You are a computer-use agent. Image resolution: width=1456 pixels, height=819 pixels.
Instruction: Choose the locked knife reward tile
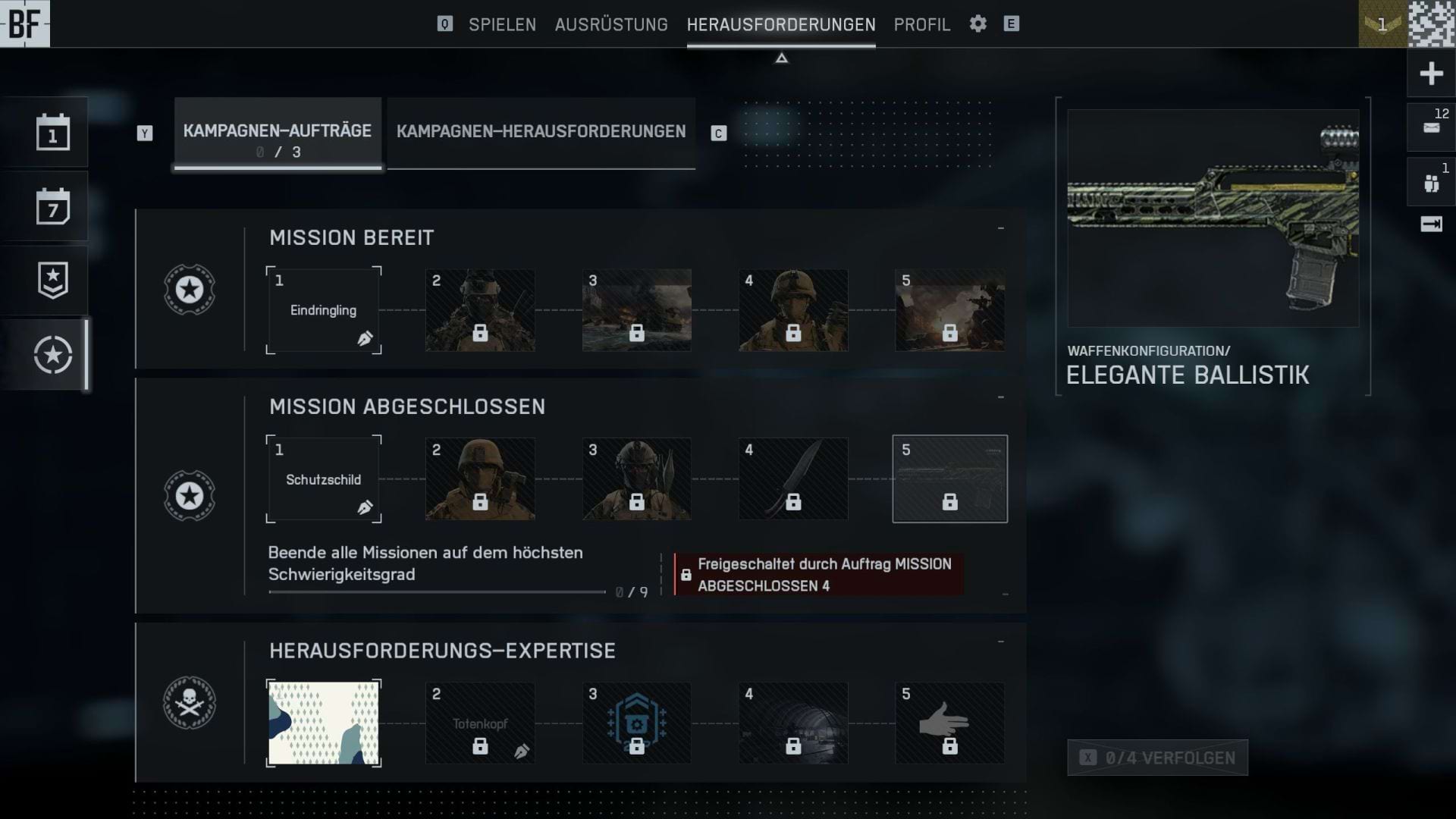click(x=793, y=479)
